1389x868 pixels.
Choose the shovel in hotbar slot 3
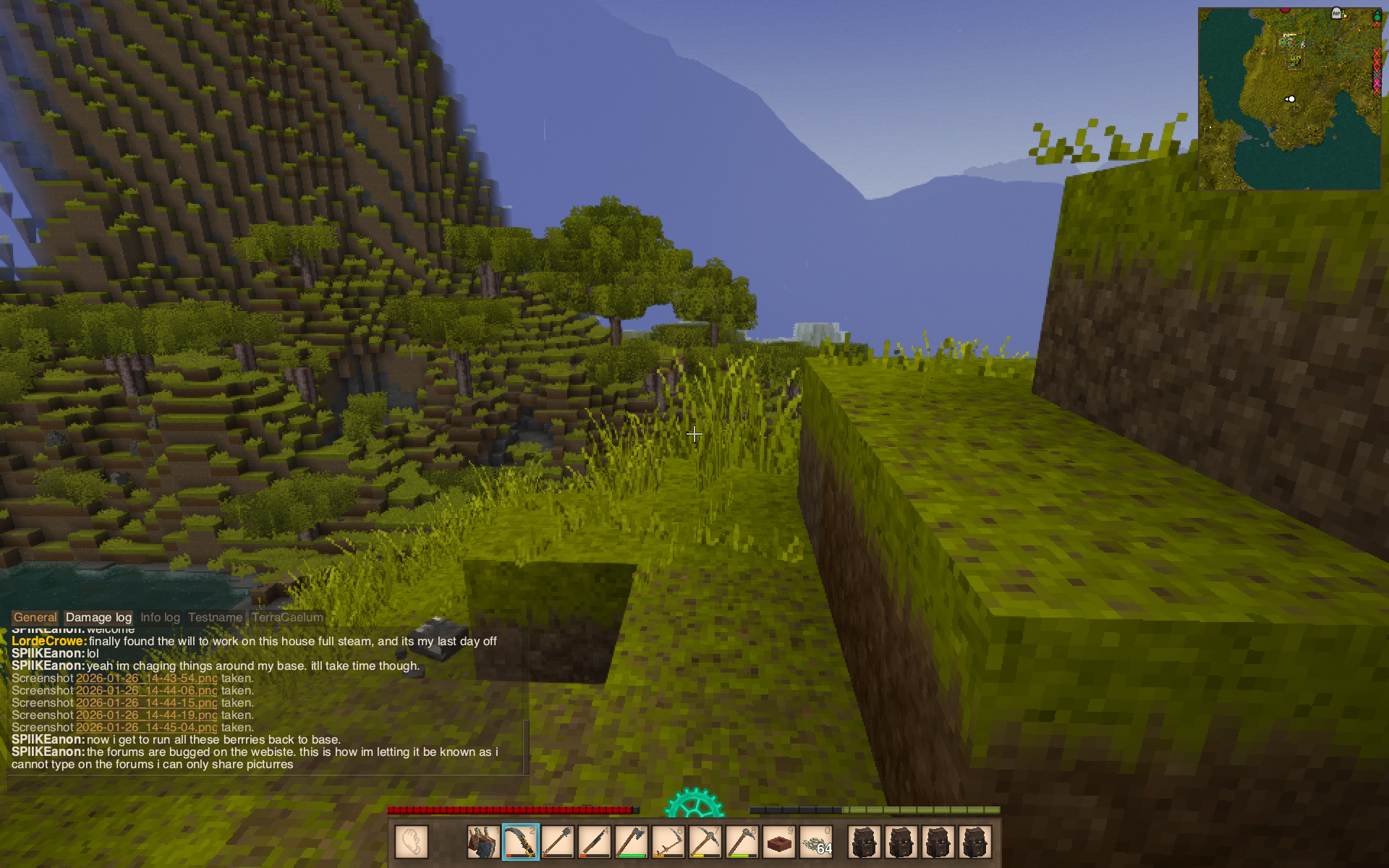click(558, 842)
